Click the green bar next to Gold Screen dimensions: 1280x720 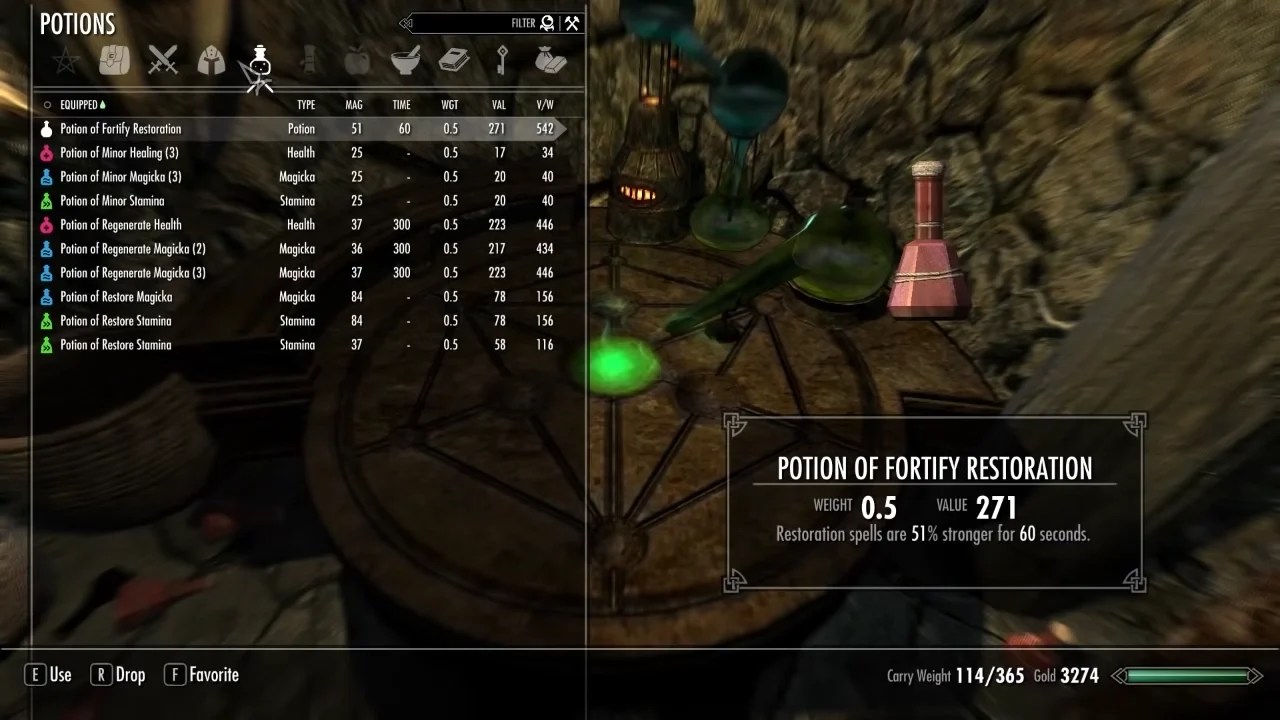(x=1190, y=675)
